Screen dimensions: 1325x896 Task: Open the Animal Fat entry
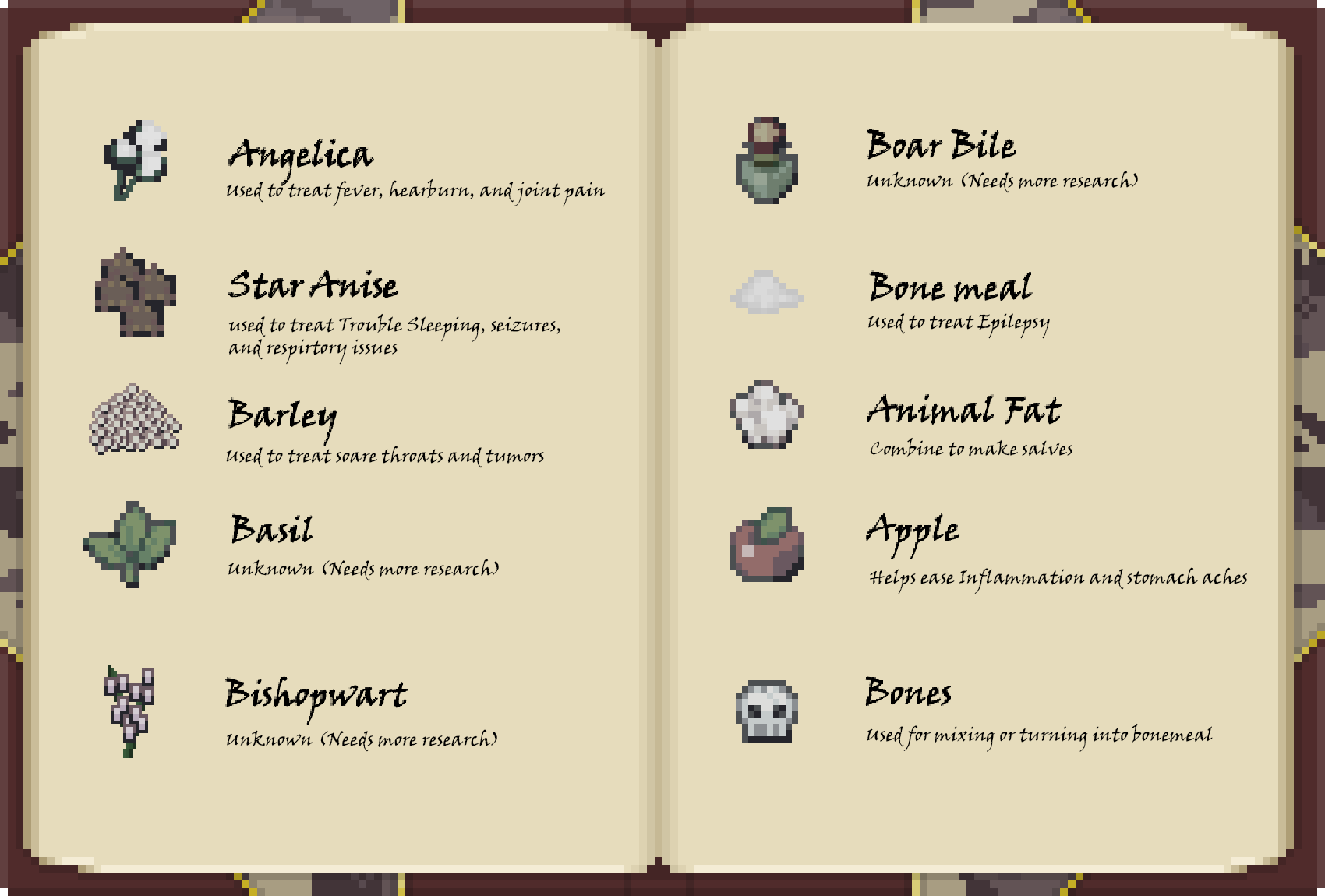point(963,411)
